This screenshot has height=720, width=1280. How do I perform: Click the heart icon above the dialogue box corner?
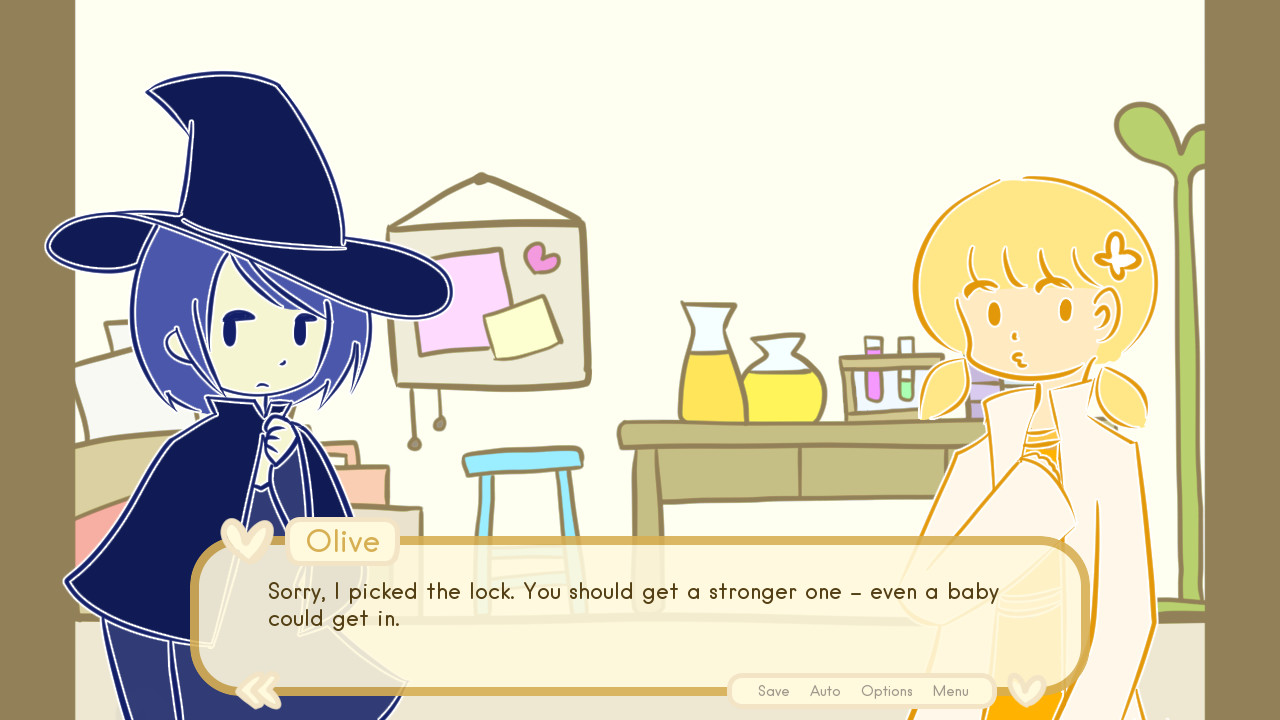pos(245,540)
